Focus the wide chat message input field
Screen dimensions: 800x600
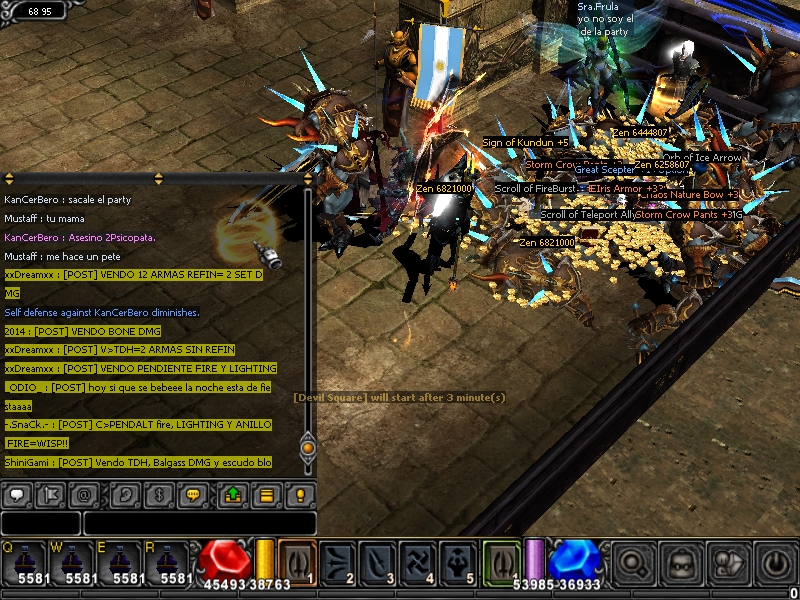pyautogui.click(x=200, y=523)
